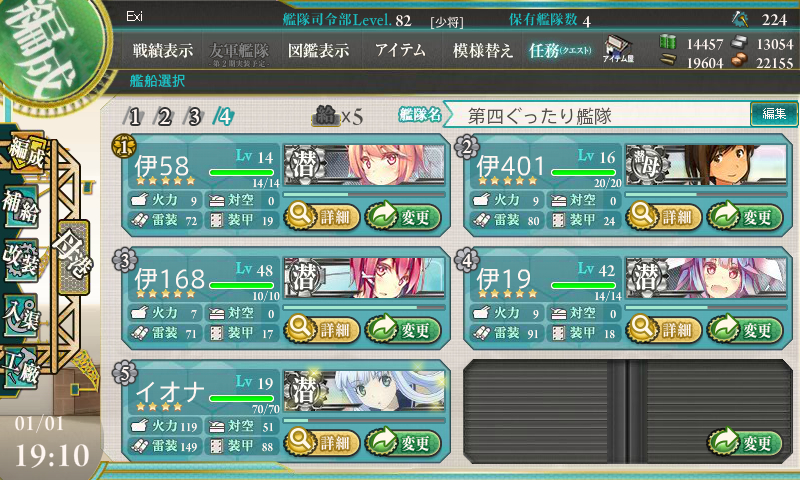
Task: Open the 戦績表示 records menu
Action: (x=164, y=51)
